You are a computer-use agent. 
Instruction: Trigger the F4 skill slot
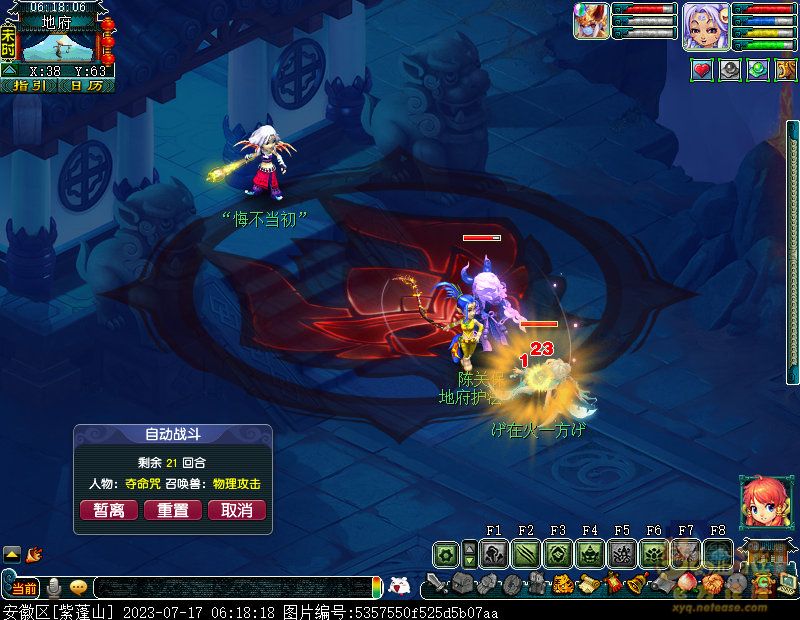590,554
